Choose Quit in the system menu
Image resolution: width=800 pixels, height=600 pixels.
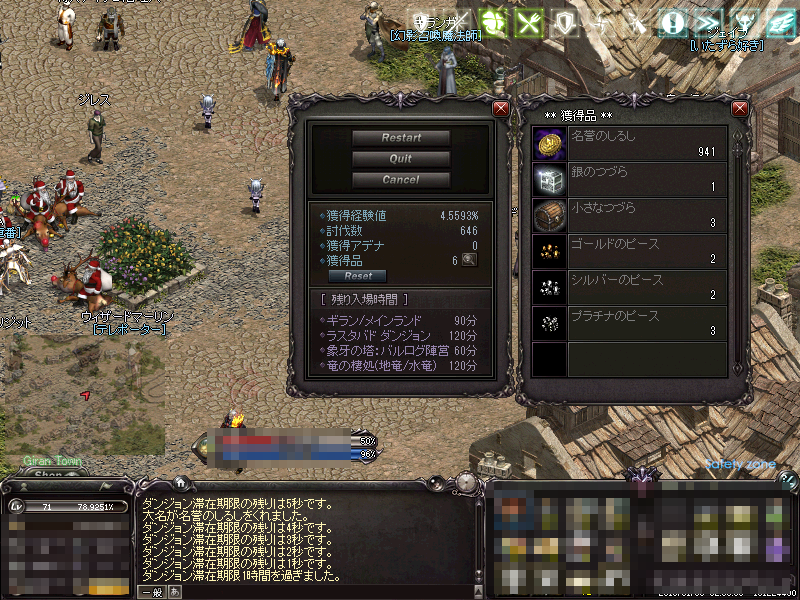[400, 159]
